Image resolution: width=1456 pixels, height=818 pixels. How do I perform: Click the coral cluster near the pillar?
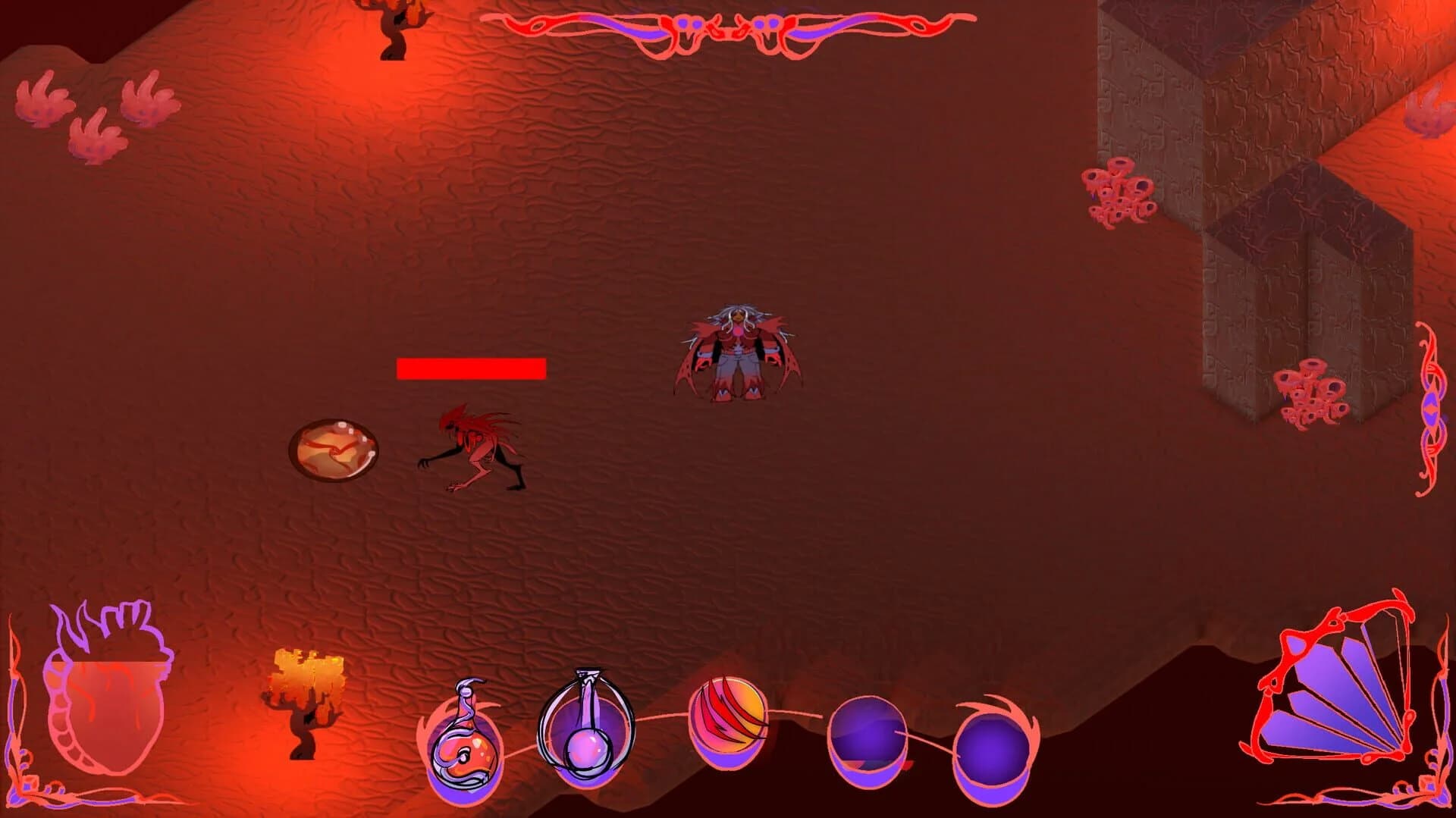point(1122,193)
